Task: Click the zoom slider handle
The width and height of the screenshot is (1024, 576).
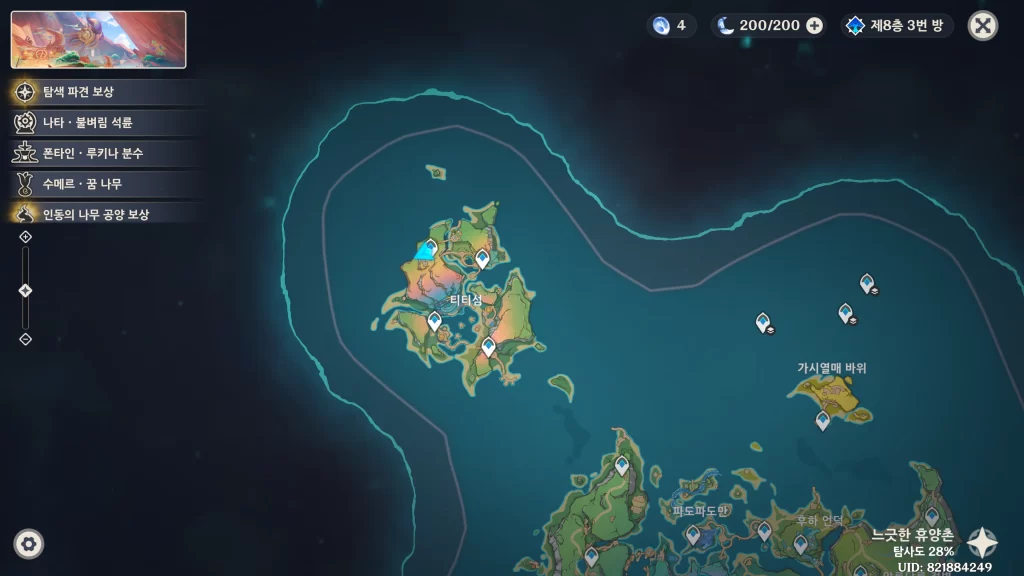Action: pos(26,290)
